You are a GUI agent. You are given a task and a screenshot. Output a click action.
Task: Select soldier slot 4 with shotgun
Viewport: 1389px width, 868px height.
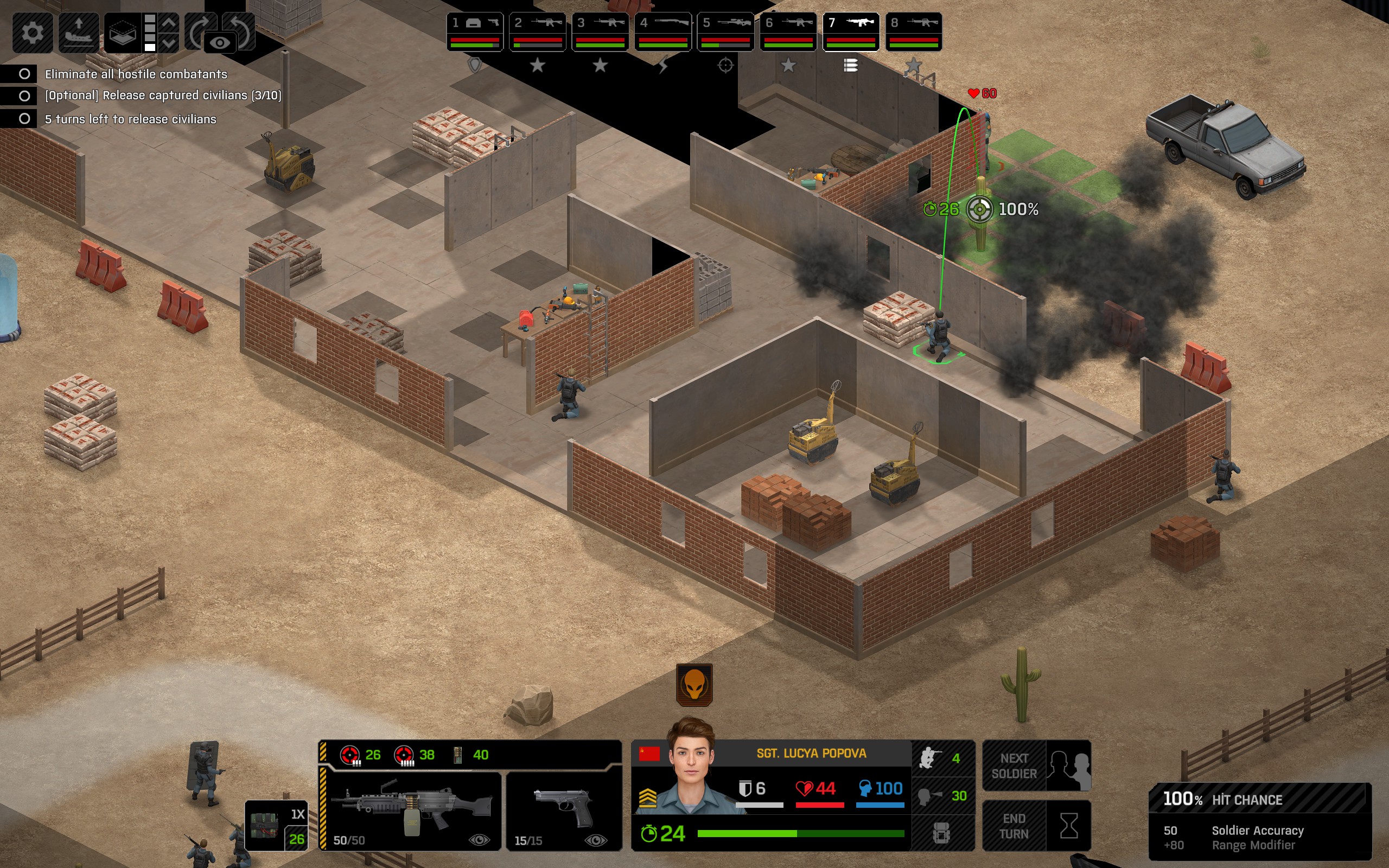[663, 31]
